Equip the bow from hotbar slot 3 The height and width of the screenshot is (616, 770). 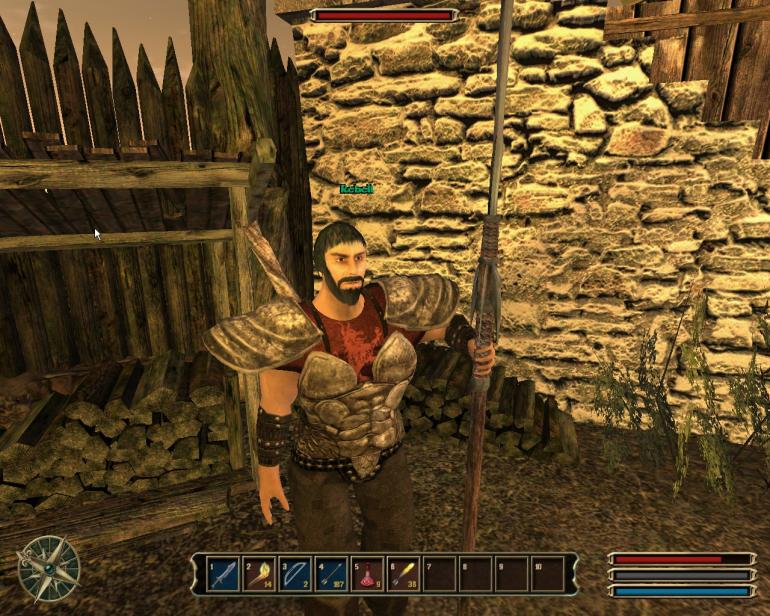pyautogui.click(x=295, y=574)
